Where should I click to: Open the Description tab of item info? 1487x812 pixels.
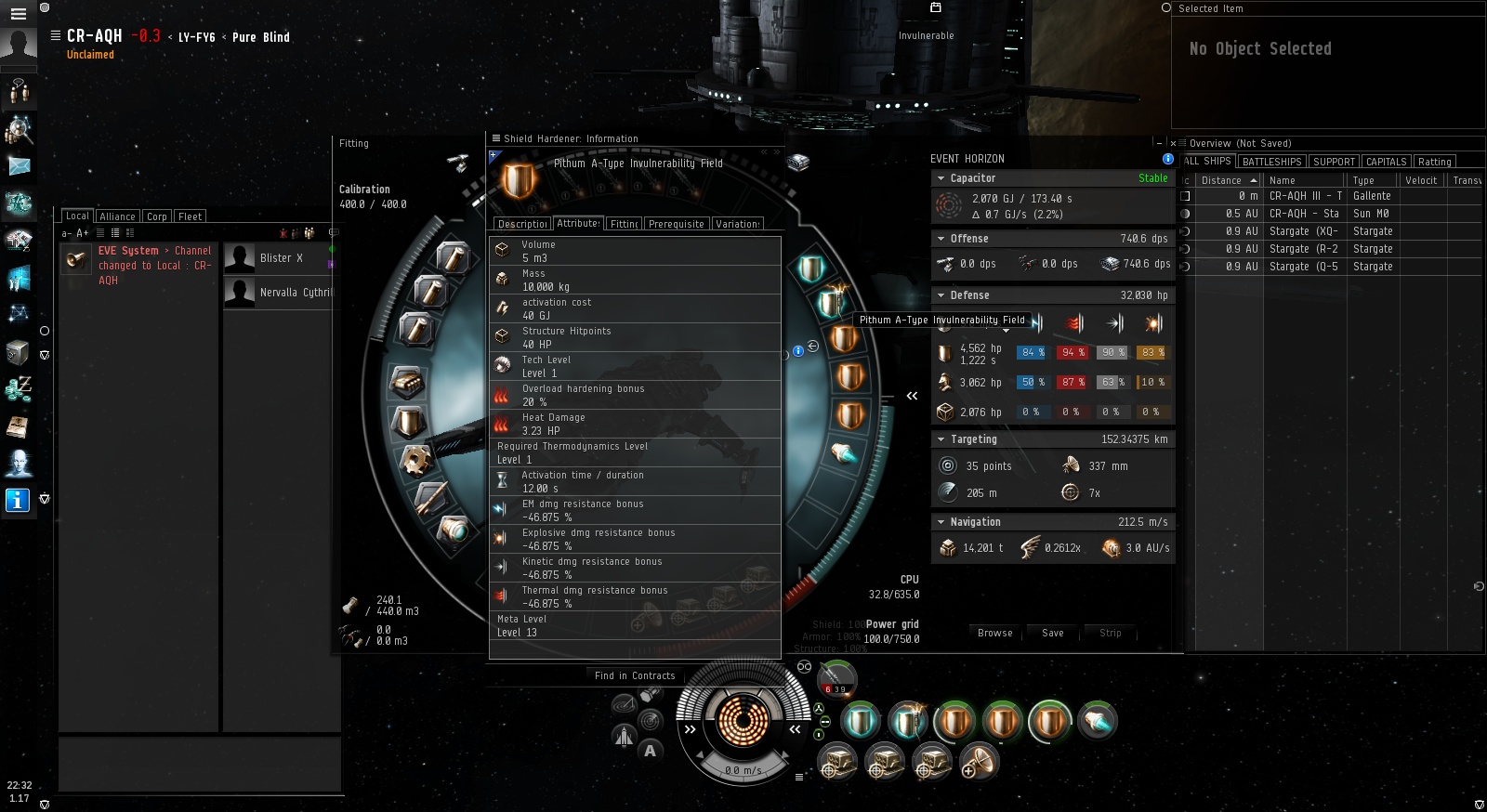pyautogui.click(x=522, y=224)
